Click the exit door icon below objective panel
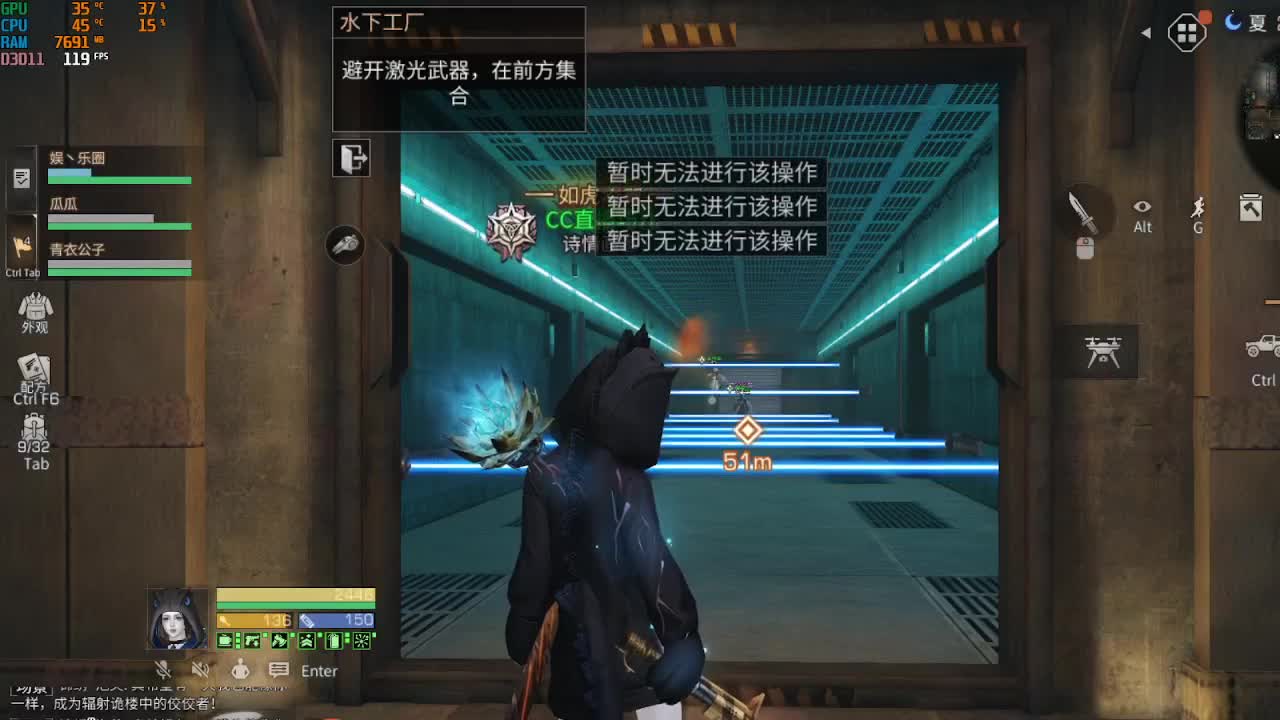The height and width of the screenshot is (720, 1280). click(352, 159)
